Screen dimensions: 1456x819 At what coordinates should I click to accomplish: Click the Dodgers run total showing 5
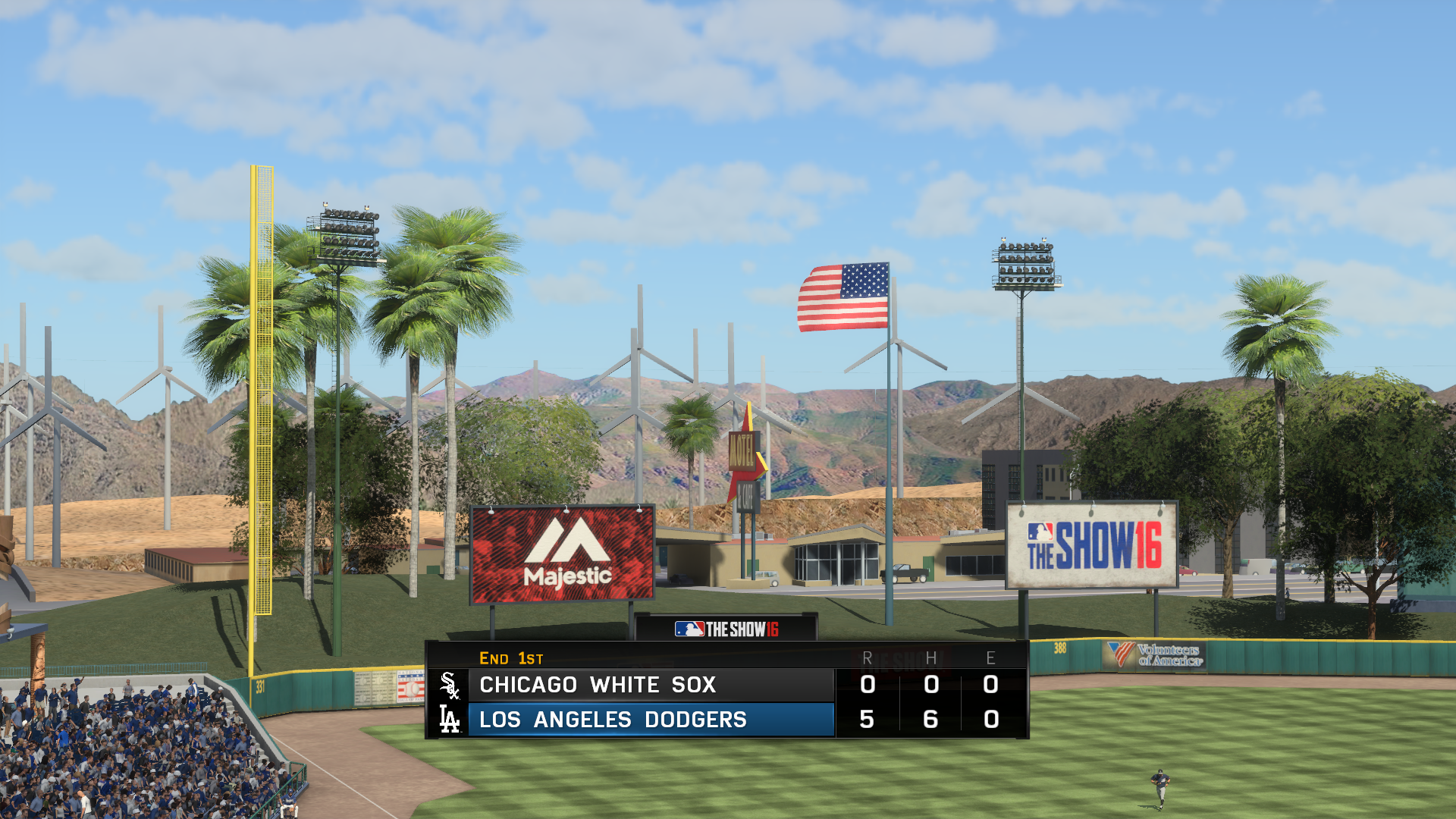(x=867, y=720)
